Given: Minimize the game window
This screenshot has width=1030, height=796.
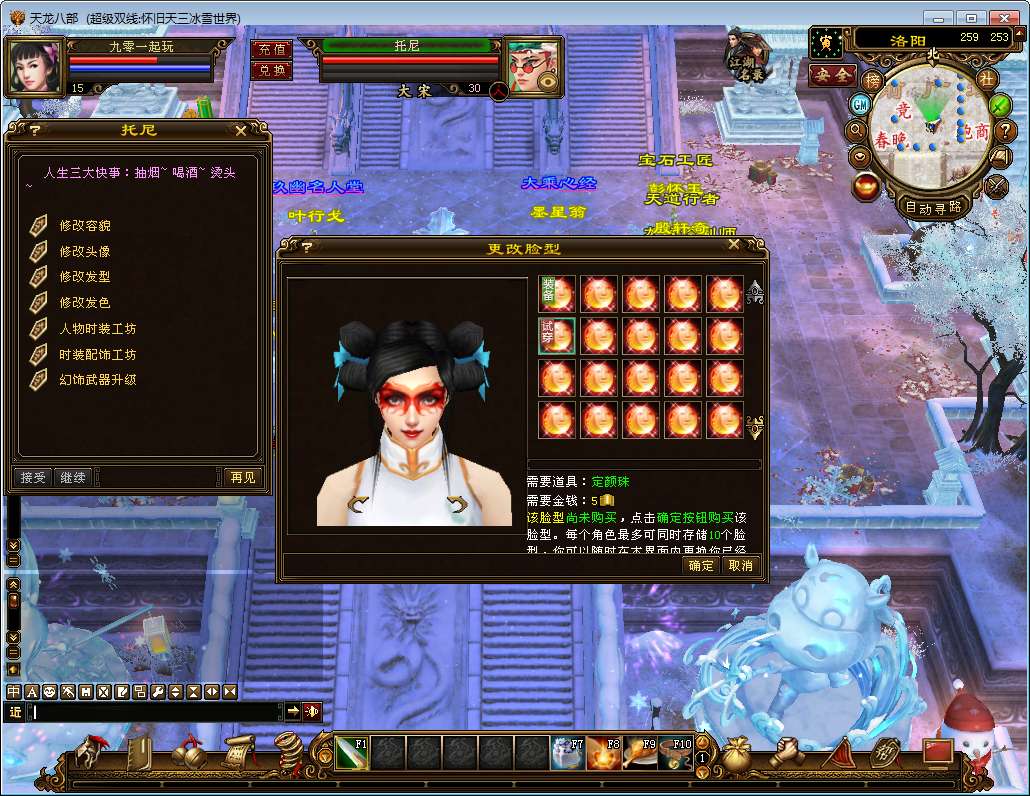Looking at the screenshot, I should tap(937, 17).
